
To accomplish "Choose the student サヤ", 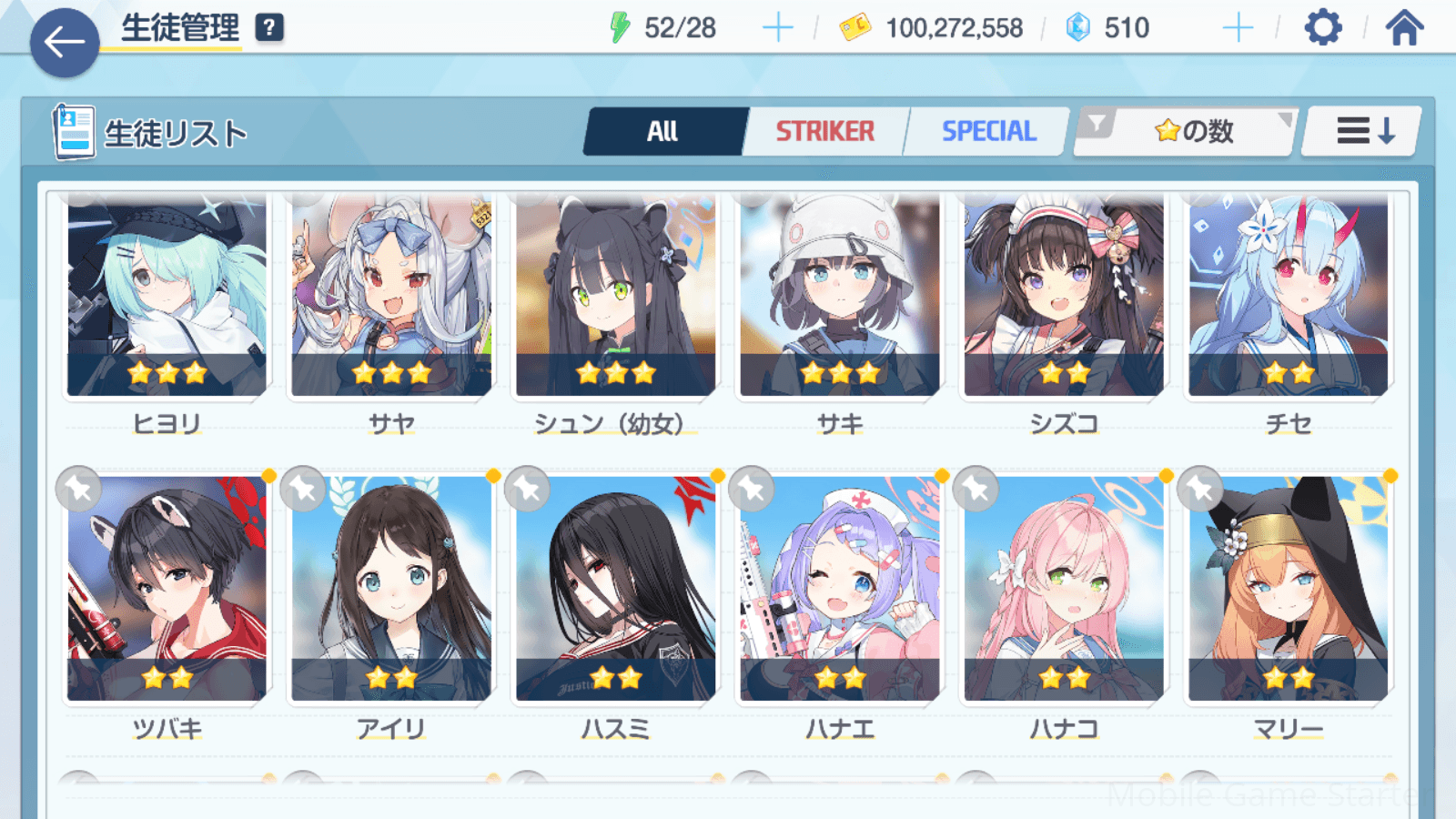I will coord(391,296).
